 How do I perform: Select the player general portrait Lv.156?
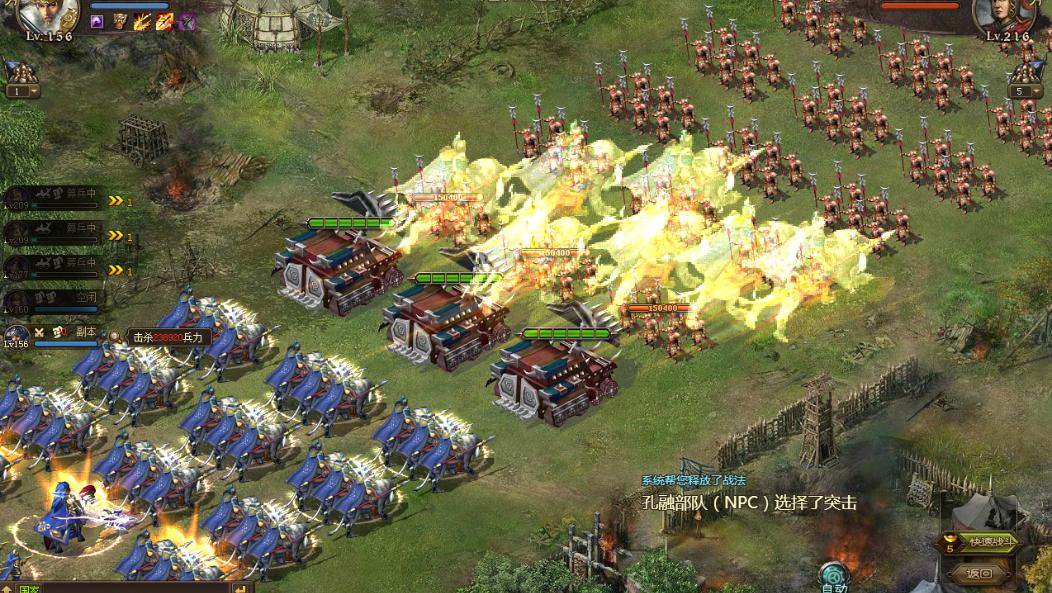click(x=46, y=15)
